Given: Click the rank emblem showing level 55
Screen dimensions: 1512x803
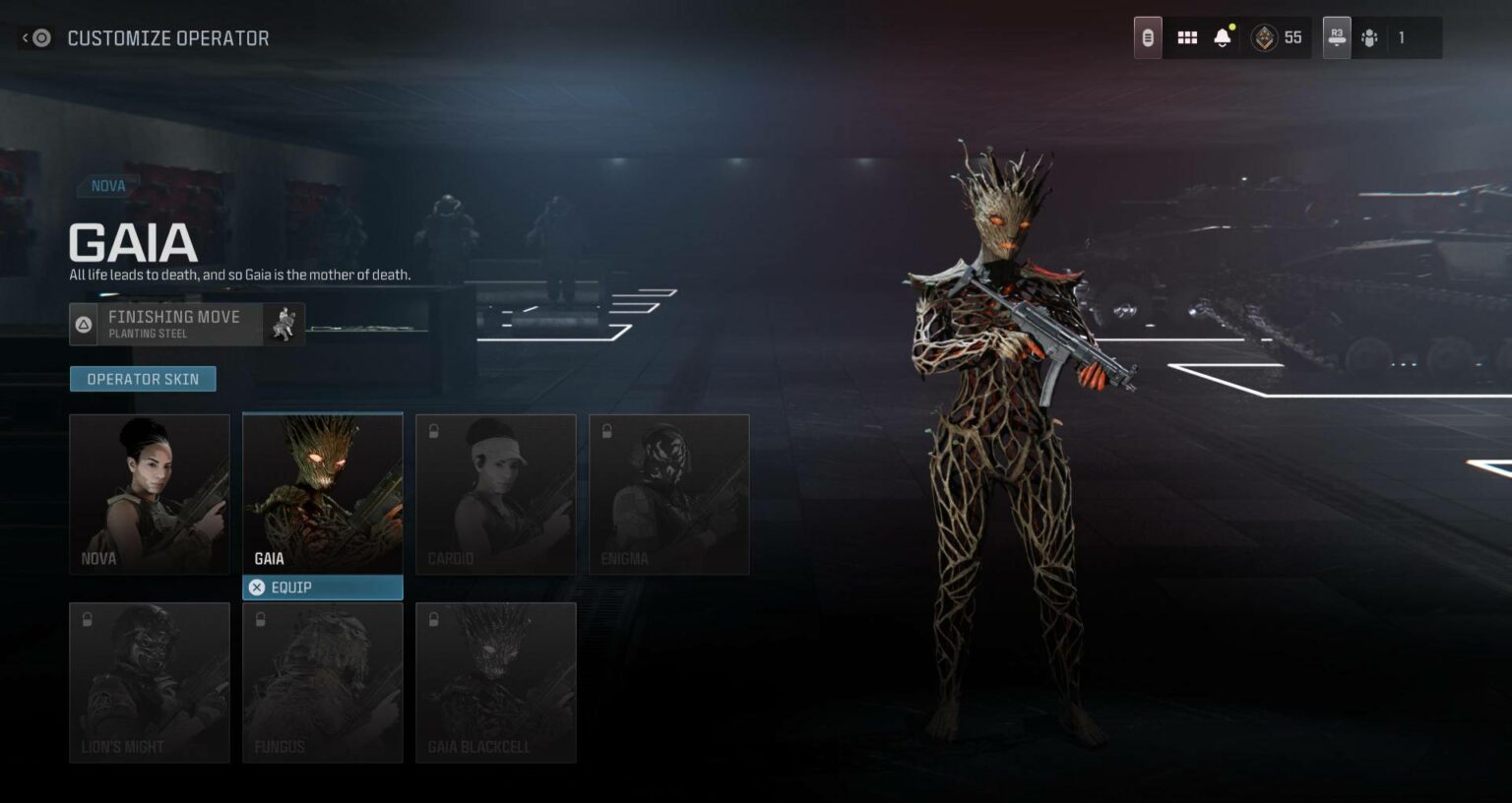Looking at the screenshot, I should point(1277,37).
